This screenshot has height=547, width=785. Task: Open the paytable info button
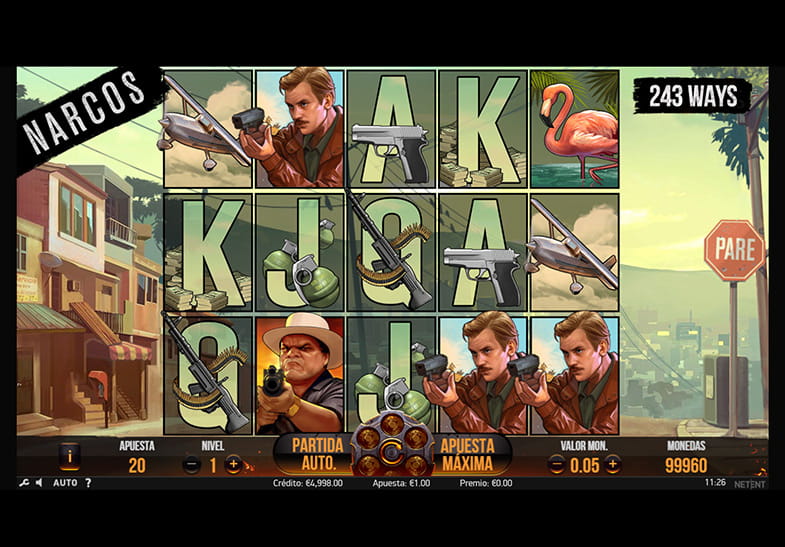tap(69, 456)
